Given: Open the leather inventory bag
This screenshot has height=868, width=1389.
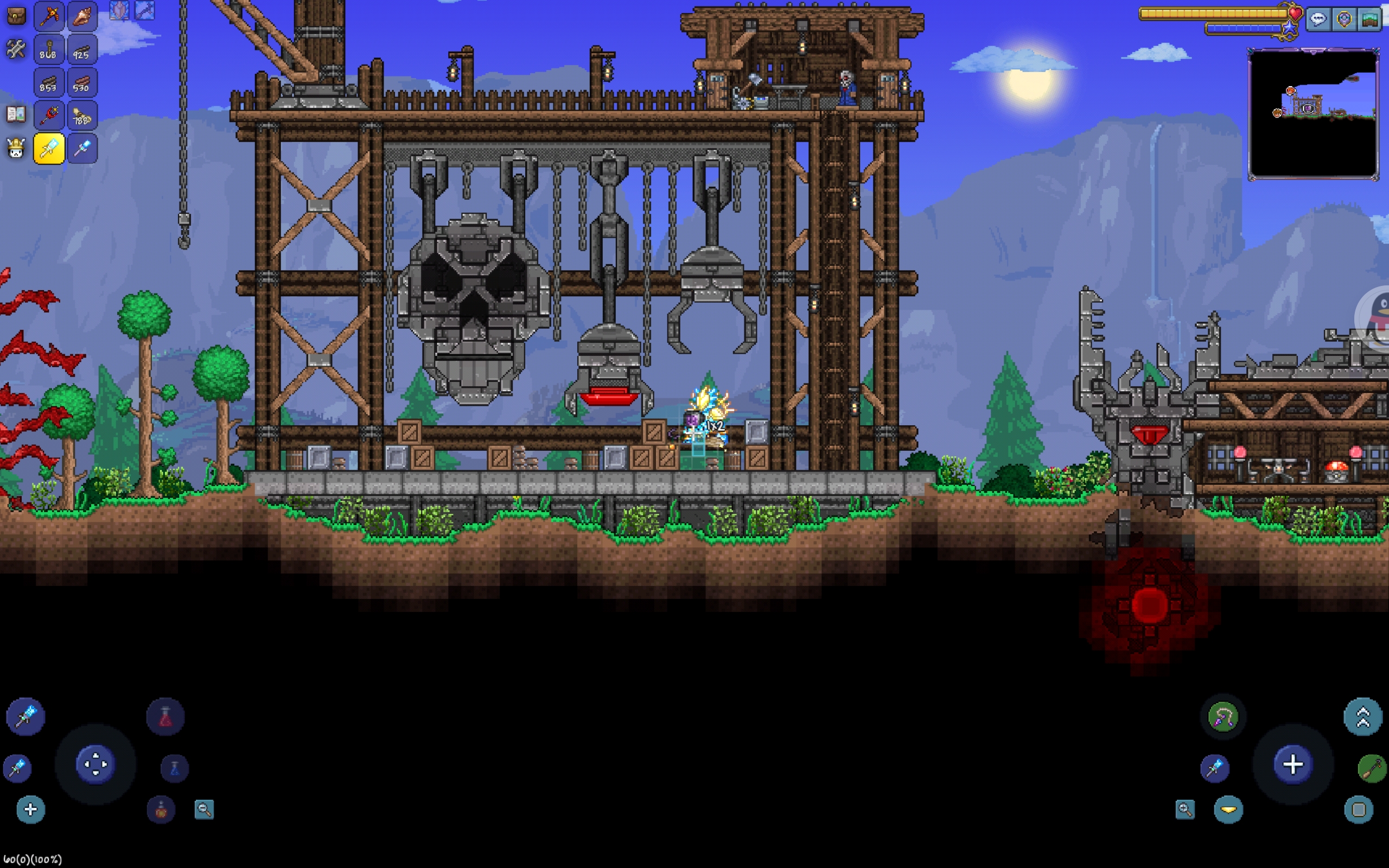Looking at the screenshot, I should [16, 16].
